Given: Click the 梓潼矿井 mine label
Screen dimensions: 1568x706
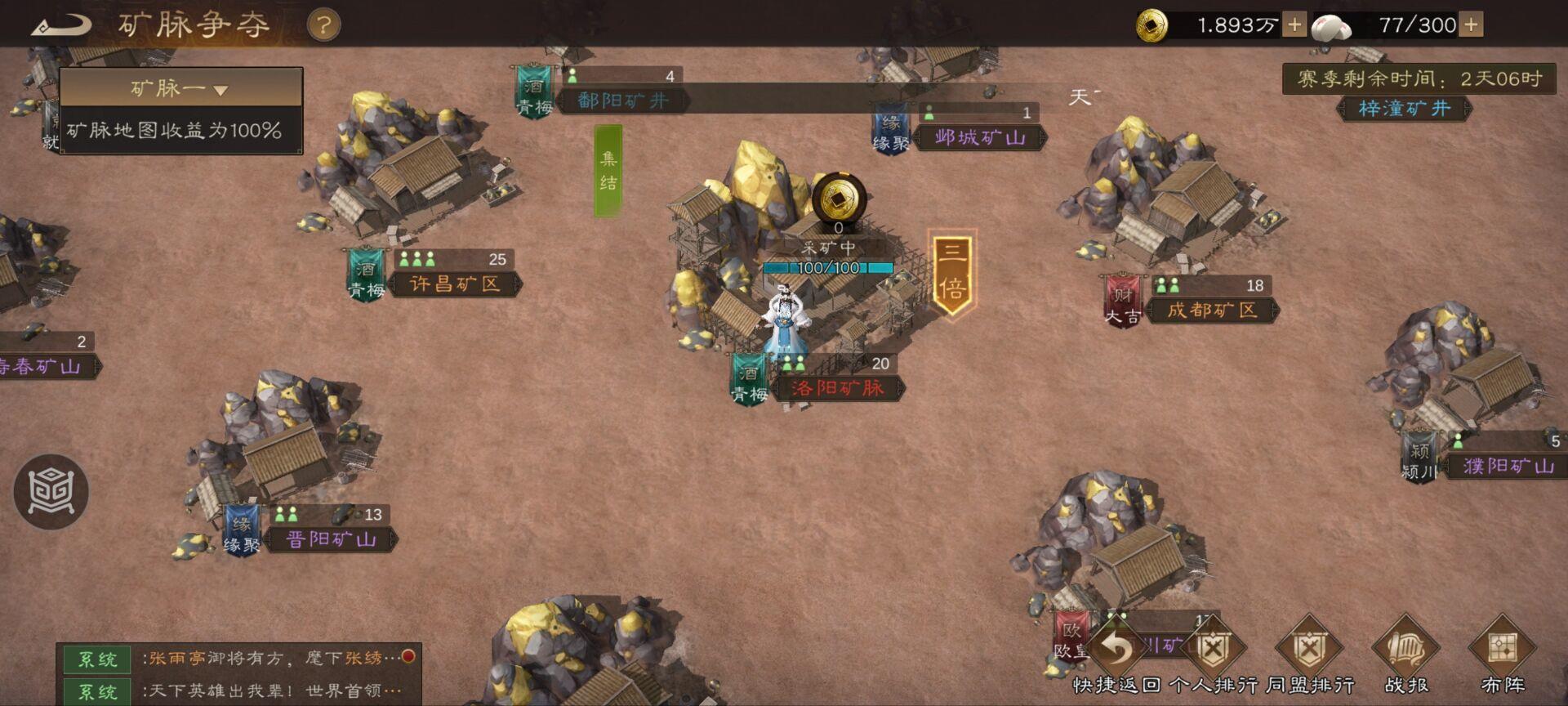Looking at the screenshot, I should pyautogui.click(x=1404, y=109).
